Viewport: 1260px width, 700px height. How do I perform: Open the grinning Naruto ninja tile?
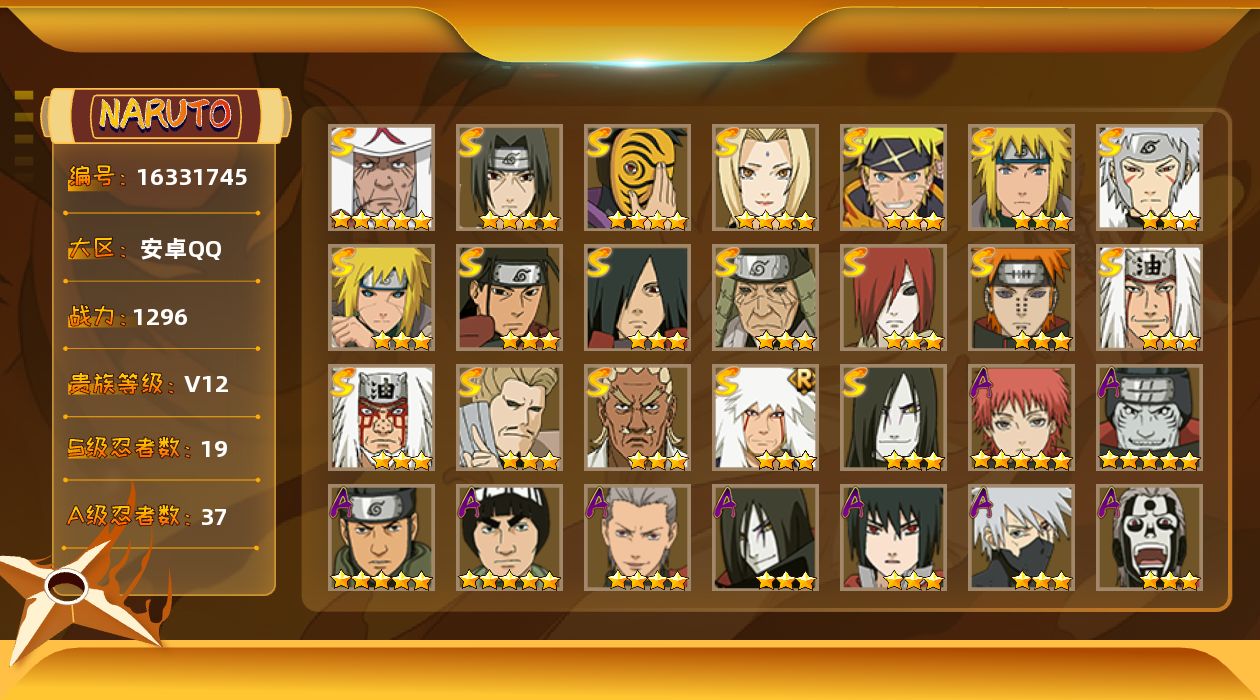[893, 177]
